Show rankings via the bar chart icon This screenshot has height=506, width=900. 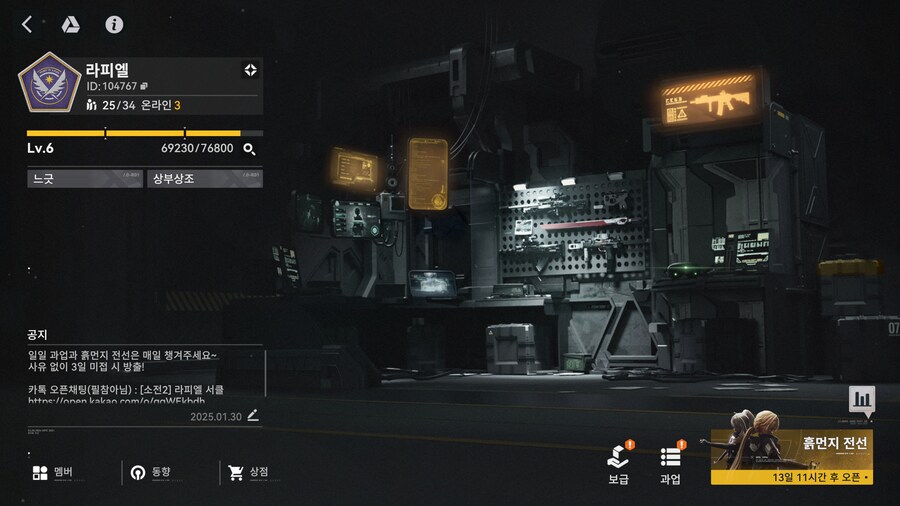coord(861,400)
